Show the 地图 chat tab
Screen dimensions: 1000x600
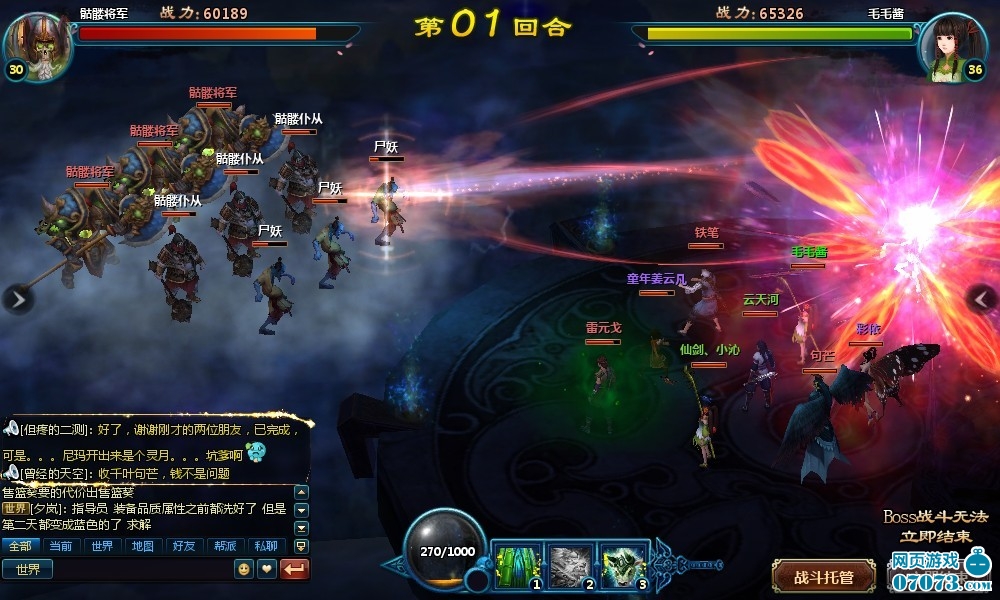[142, 546]
